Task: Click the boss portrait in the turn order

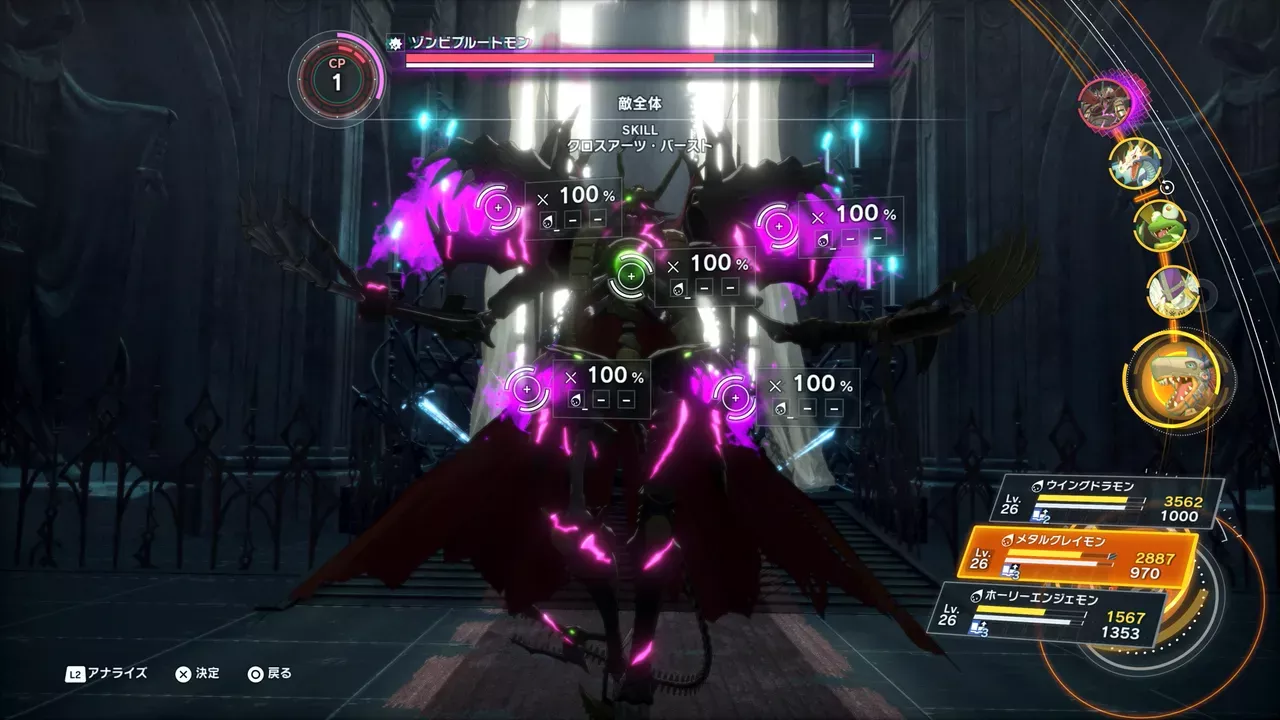Action: point(1104,102)
